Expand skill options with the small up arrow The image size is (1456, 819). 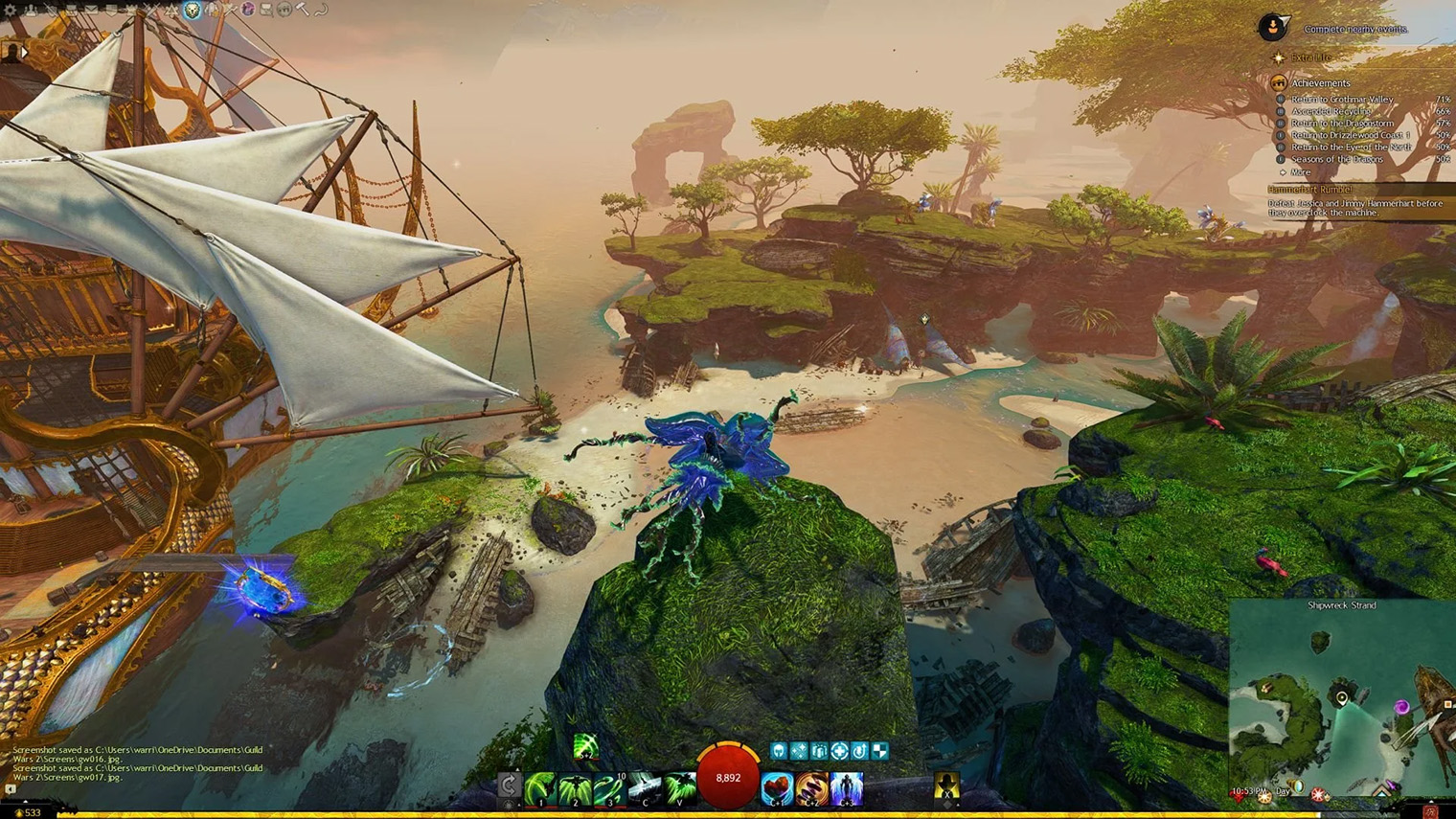tap(518, 769)
